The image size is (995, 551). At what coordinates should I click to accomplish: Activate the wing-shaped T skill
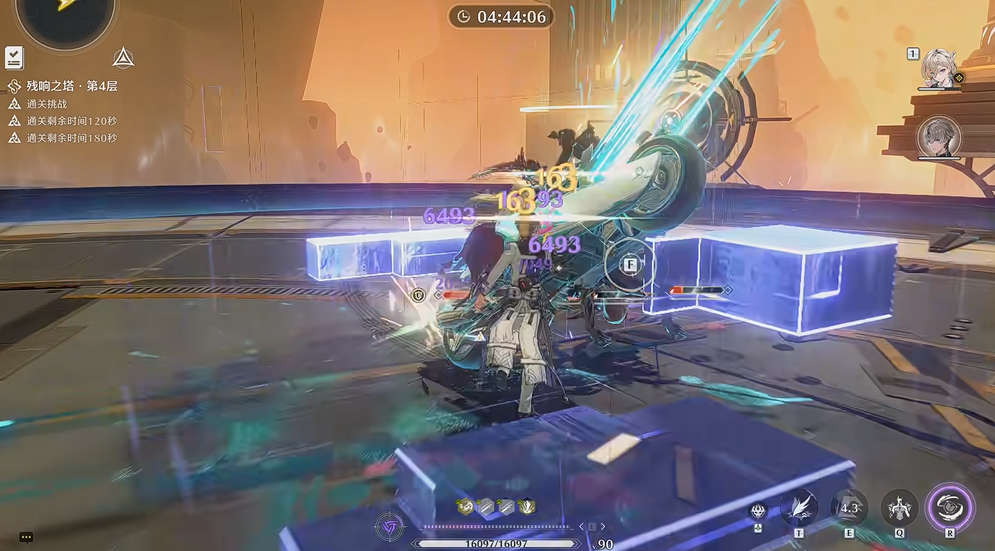pyautogui.click(x=800, y=507)
